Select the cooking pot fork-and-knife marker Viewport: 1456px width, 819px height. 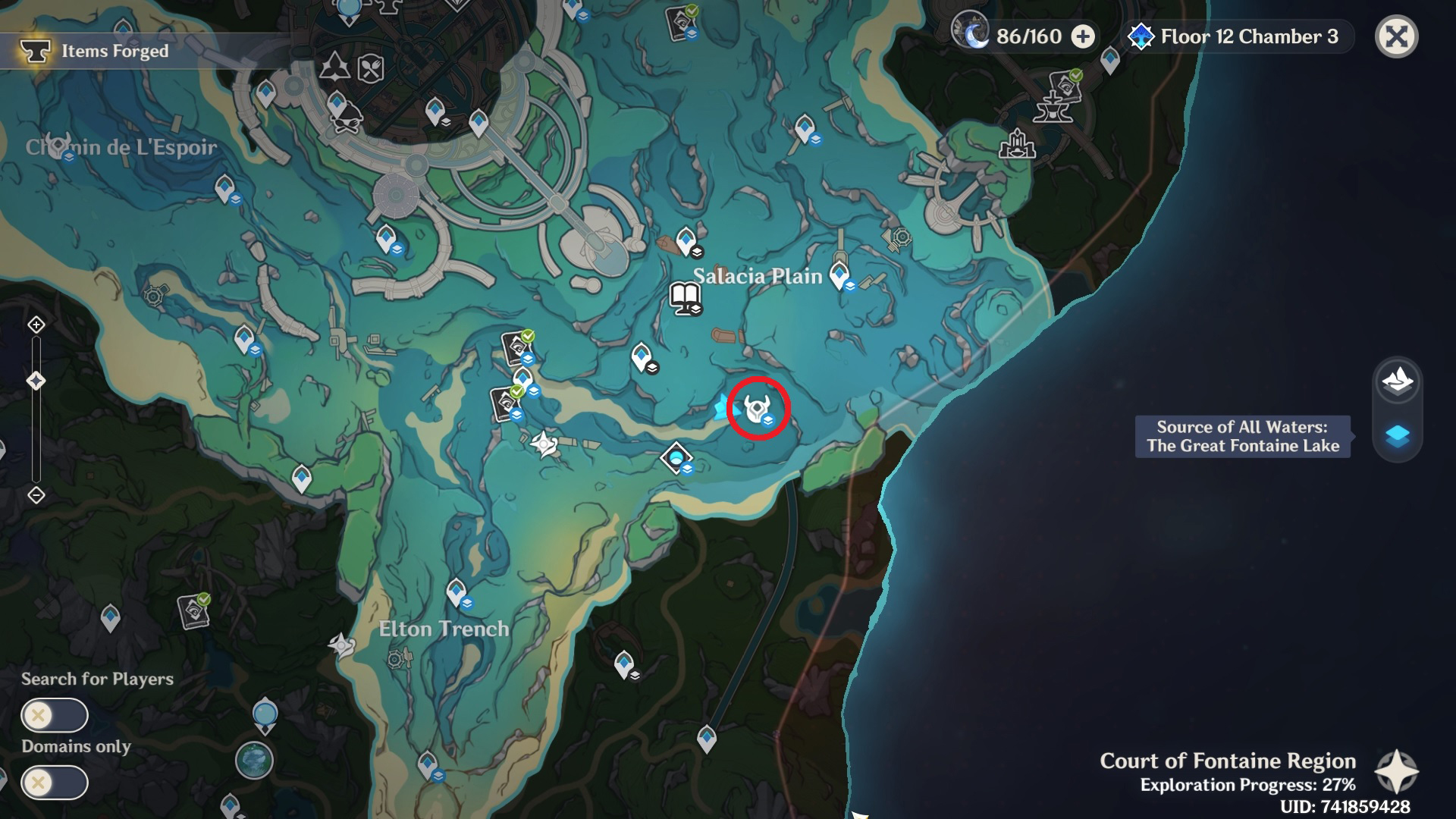point(370,69)
